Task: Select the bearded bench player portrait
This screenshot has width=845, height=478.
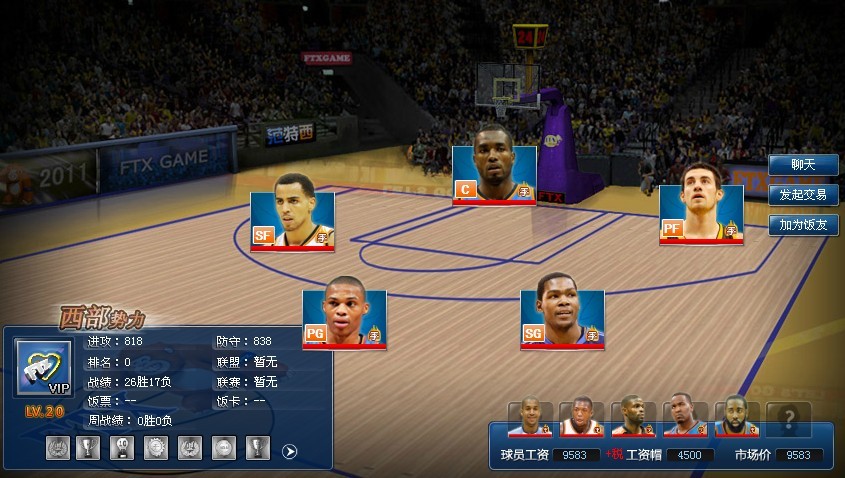Action: (x=737, y=417)
